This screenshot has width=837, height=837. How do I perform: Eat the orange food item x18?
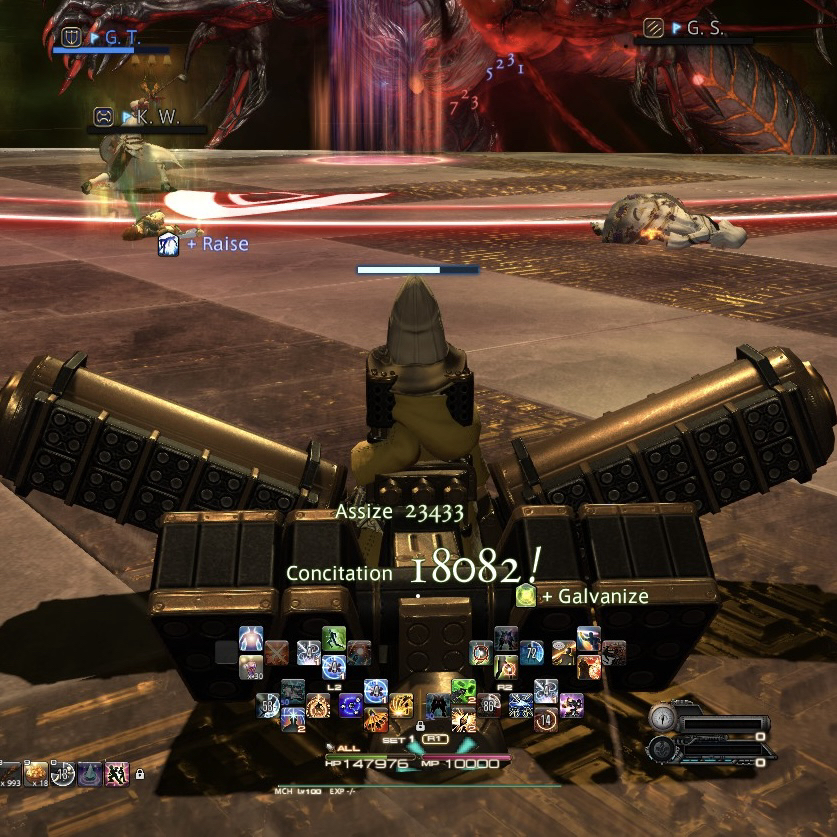click(x=36, y=772)
